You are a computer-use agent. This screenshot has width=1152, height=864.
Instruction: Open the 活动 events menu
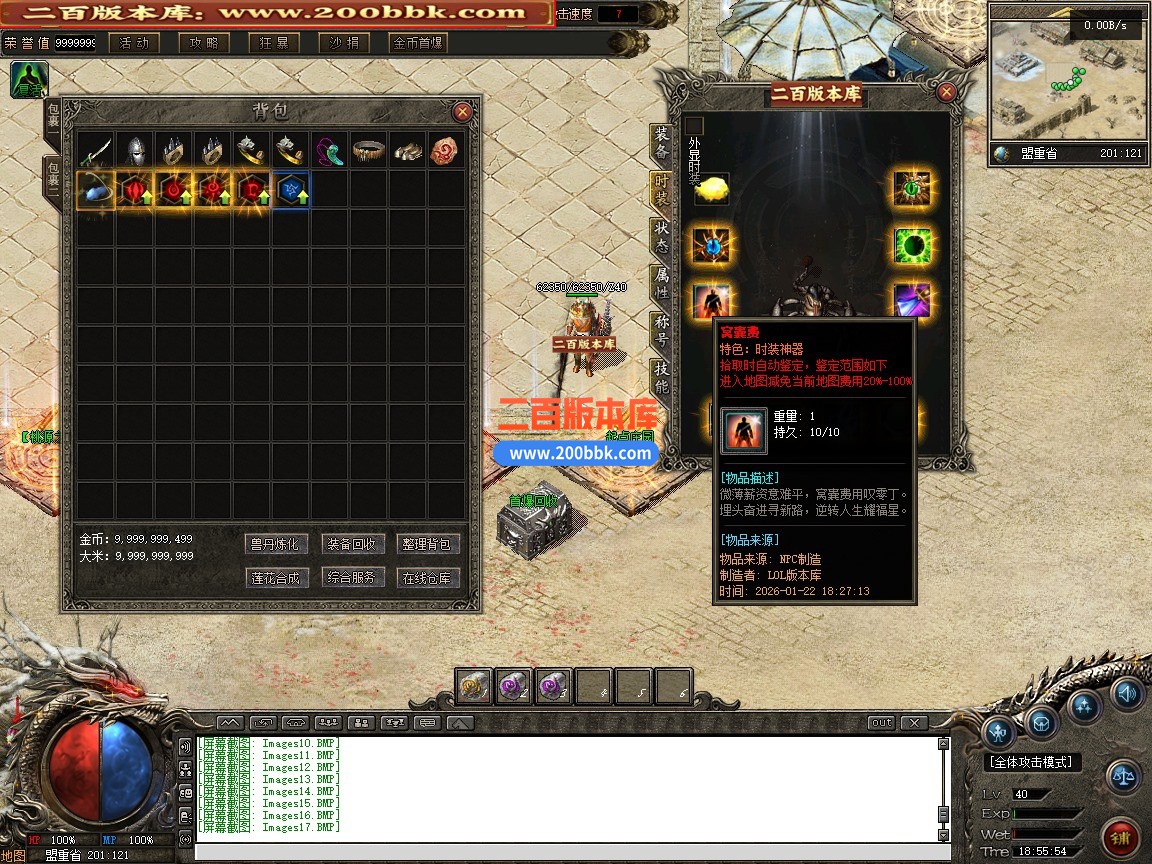pyautogui.click(x=134, y=43)
